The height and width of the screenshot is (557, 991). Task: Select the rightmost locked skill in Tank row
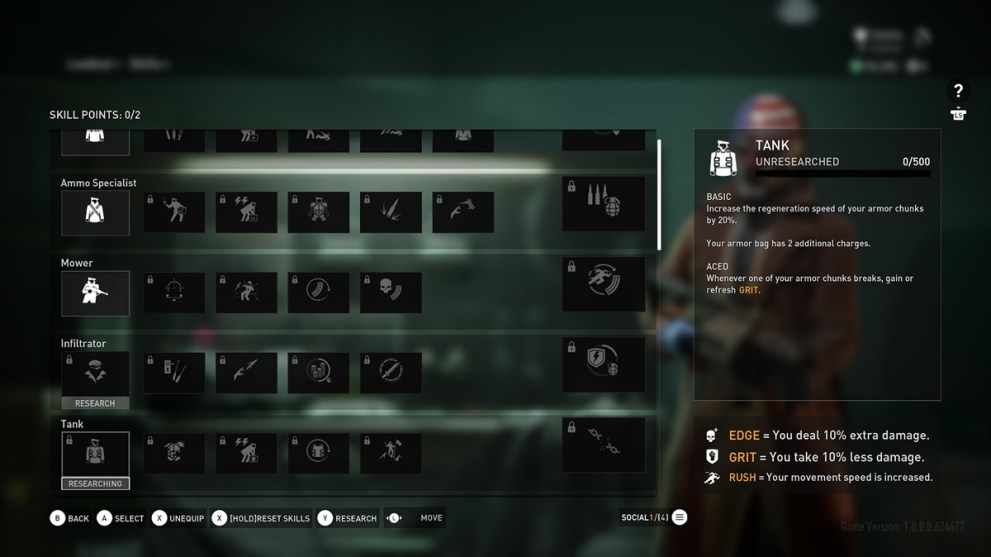603,445
